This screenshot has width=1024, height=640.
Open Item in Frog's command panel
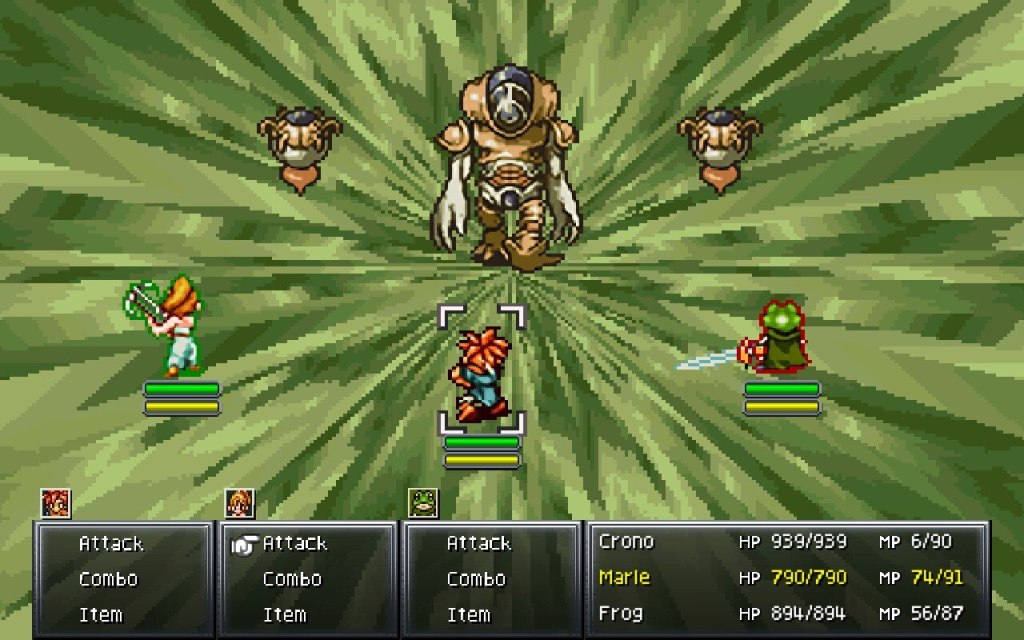(x=468, y=615)
